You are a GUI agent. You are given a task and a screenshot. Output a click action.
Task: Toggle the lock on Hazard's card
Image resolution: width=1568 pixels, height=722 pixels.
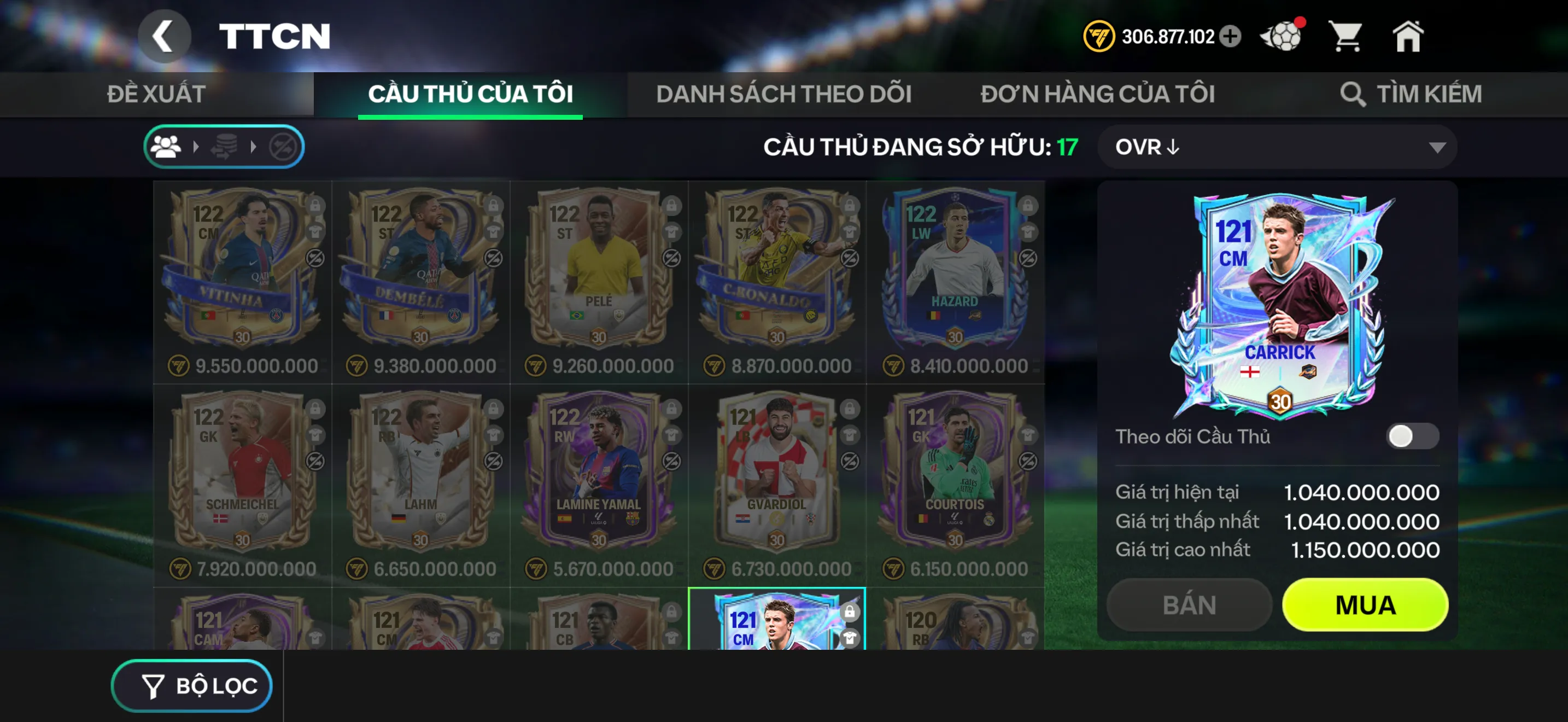[1030, 207]
